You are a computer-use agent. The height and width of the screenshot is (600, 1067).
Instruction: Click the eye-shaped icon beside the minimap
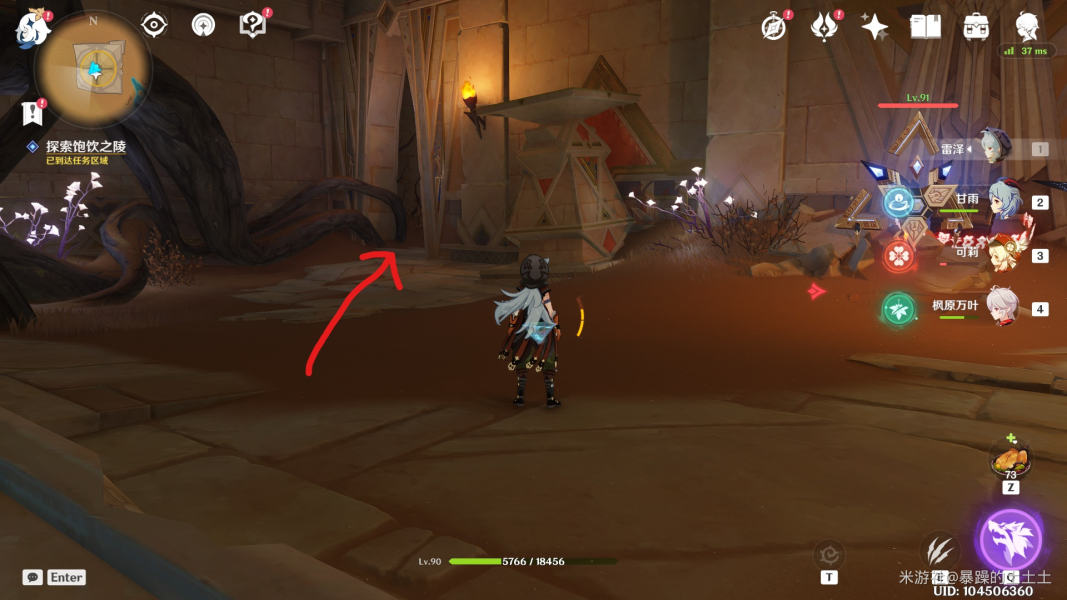pyautogui.click(x=154, y=25)
